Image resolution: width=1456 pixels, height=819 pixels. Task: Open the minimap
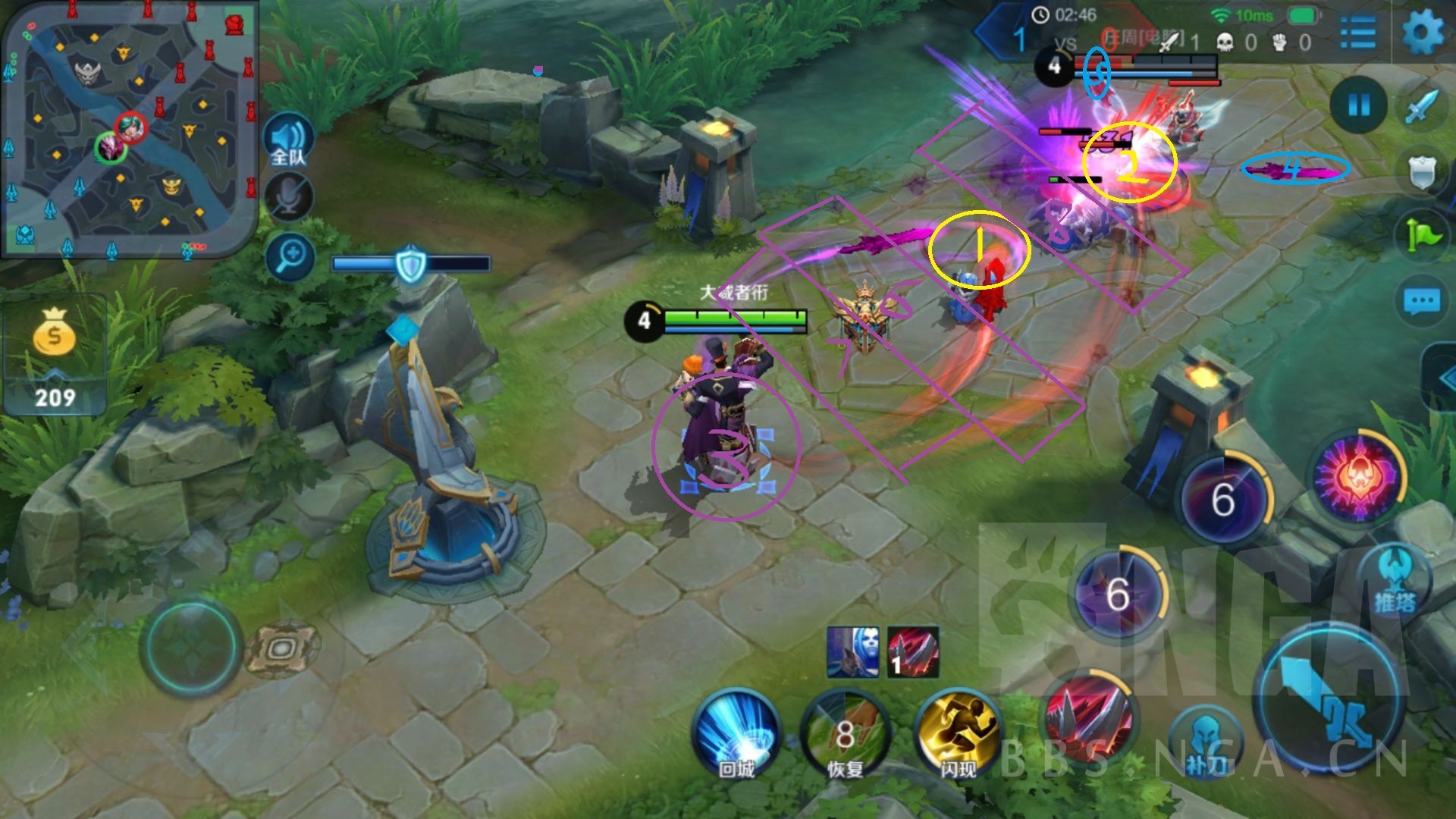[129, 129]
